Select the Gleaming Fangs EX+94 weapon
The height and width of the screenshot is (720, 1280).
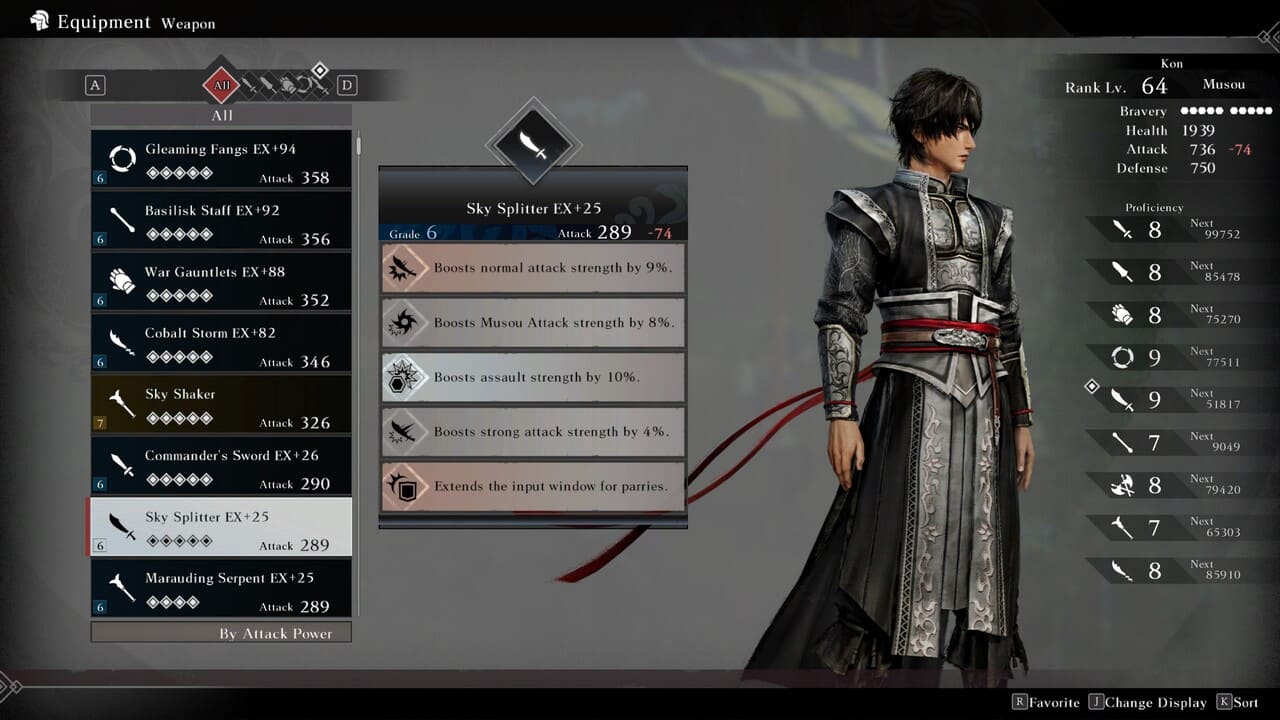pos(221,160)
